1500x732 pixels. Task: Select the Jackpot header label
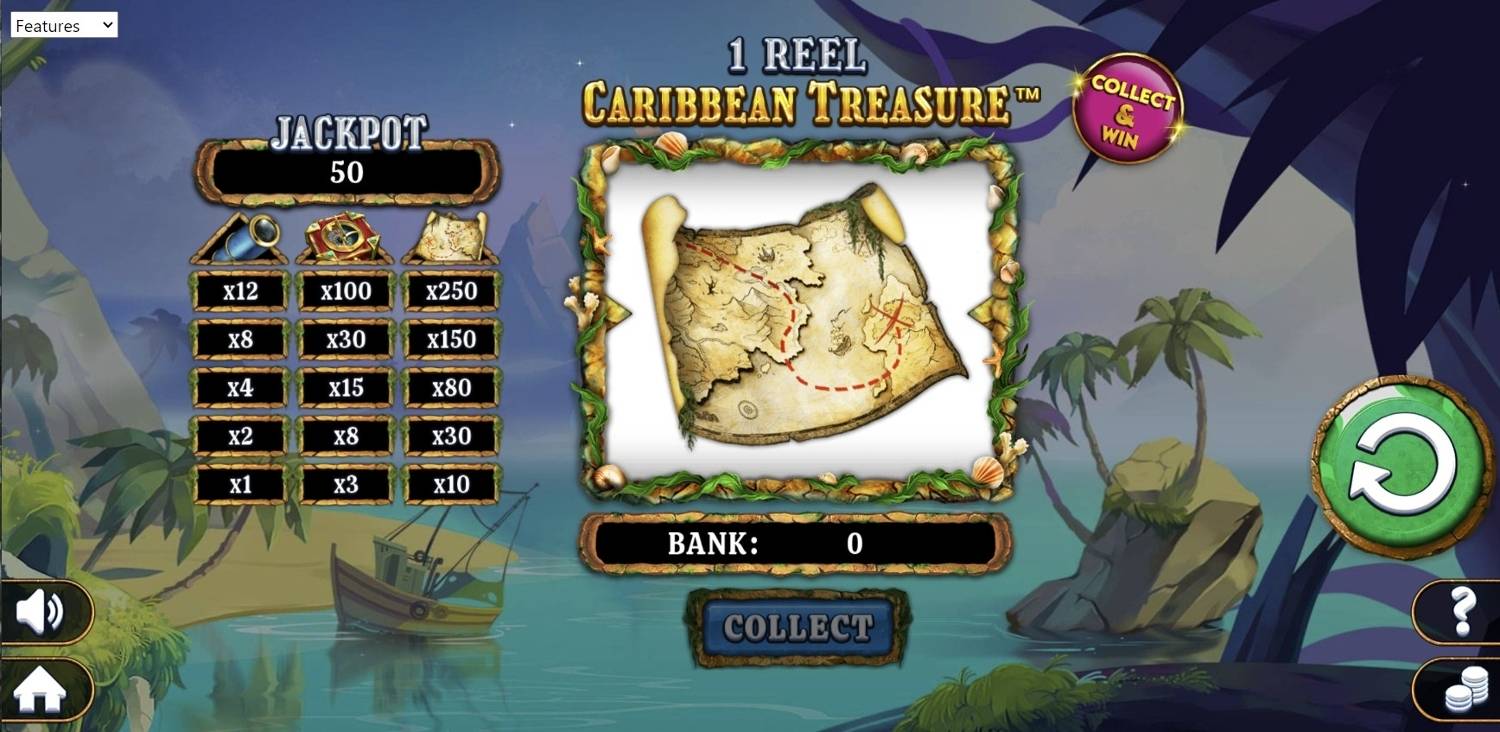[346, 129]
